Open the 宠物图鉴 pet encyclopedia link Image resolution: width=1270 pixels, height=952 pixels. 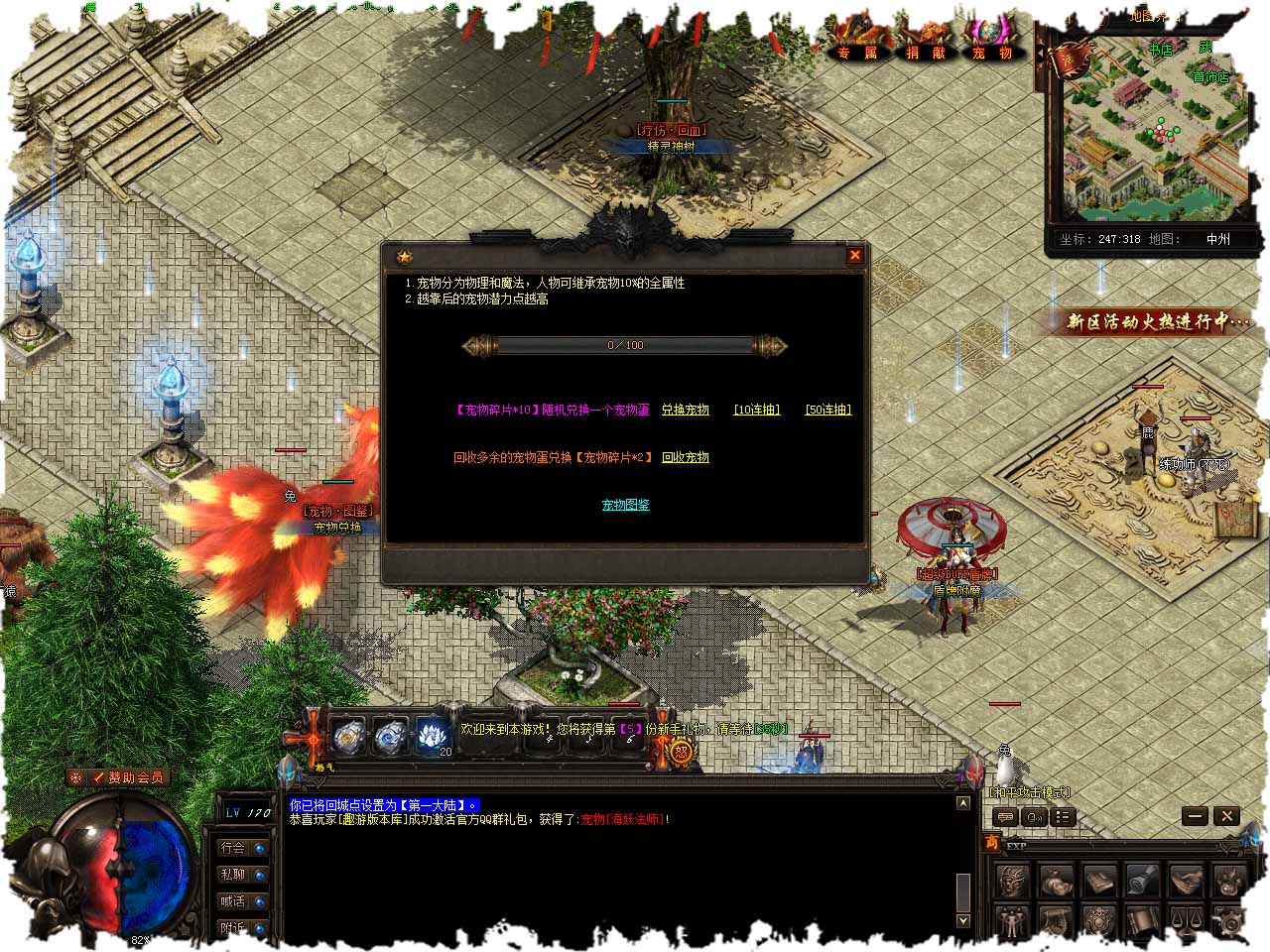(x=626, y=505)
